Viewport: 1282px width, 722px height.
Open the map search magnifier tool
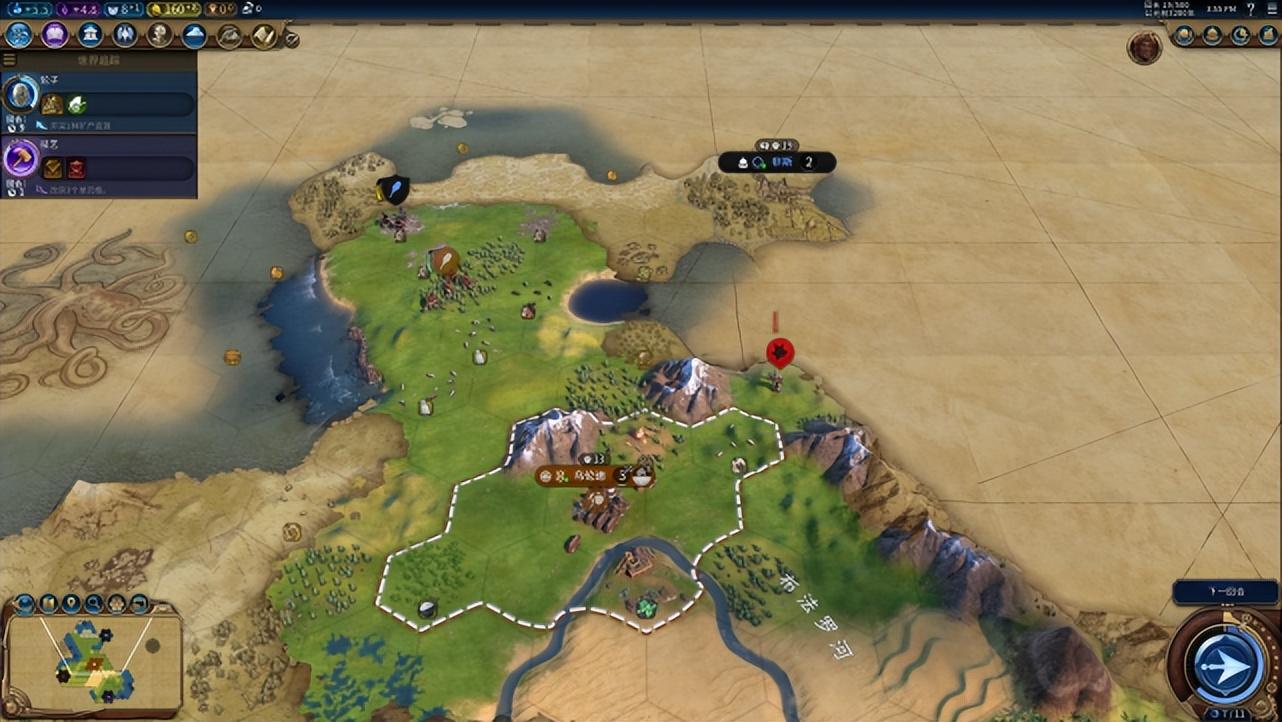tap(94, 604)
